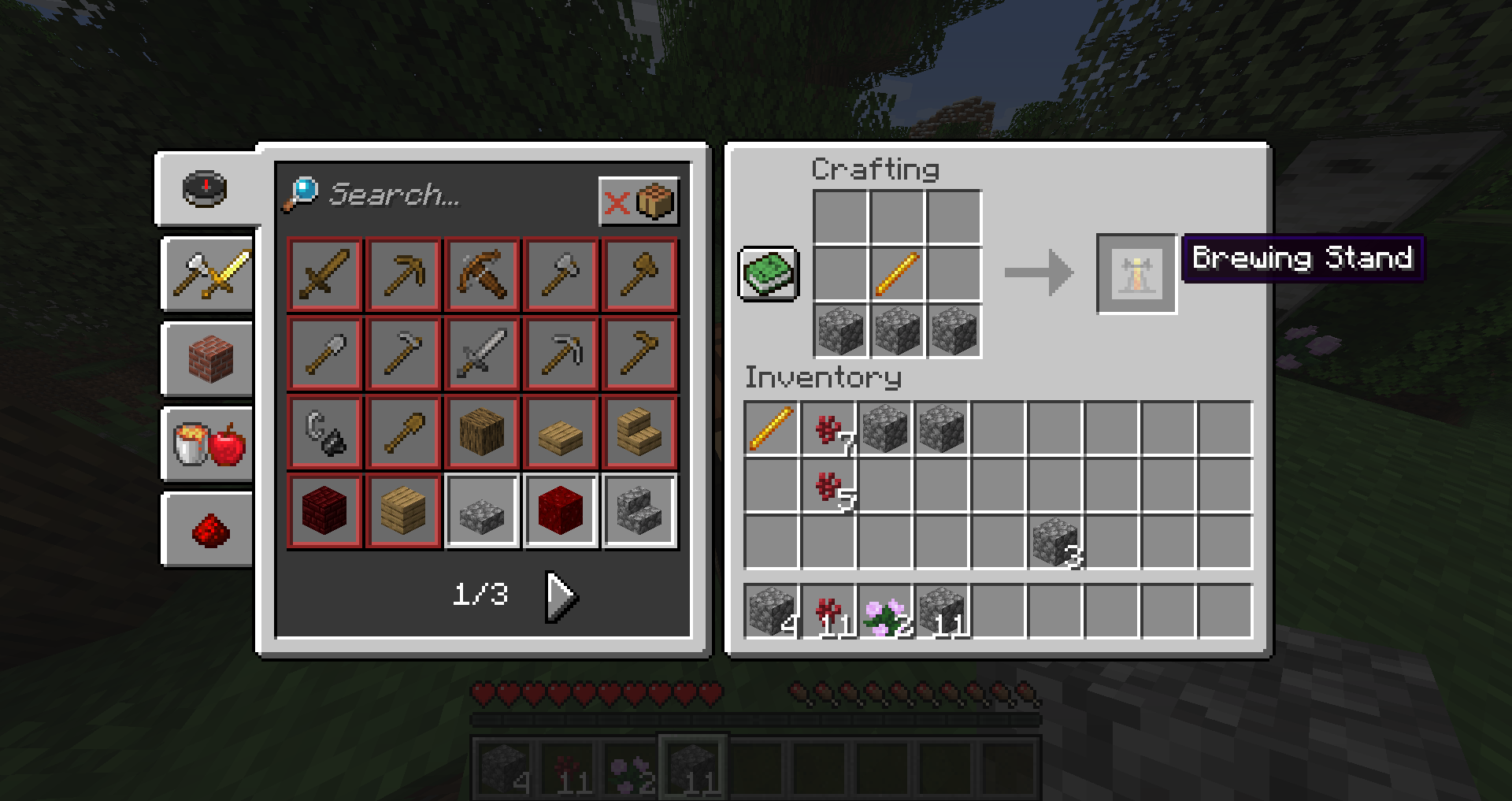
Task: Select the wooden axe recipe
Action: click(639, 274)
